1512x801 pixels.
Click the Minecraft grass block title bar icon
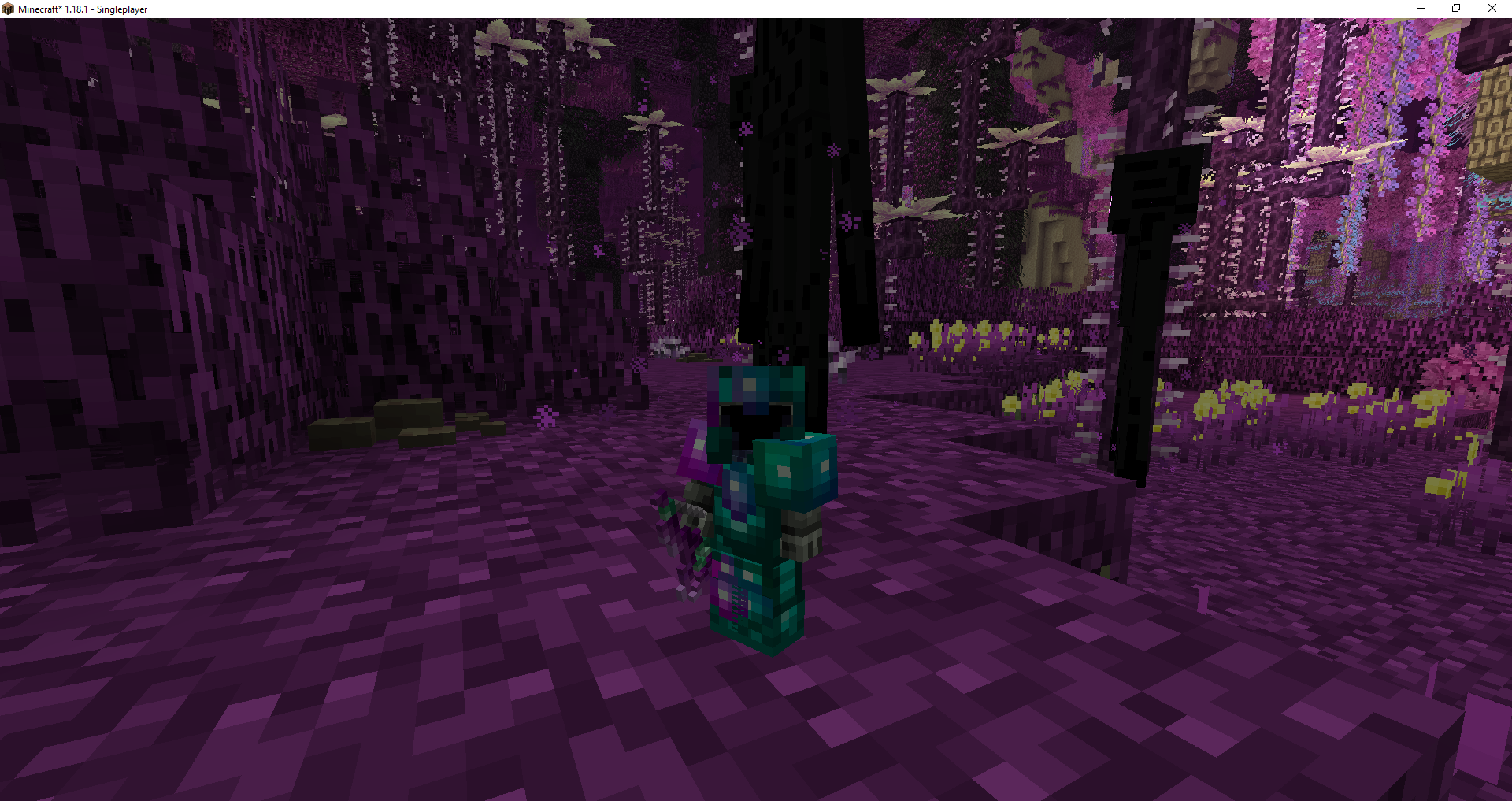pos(9,9)
